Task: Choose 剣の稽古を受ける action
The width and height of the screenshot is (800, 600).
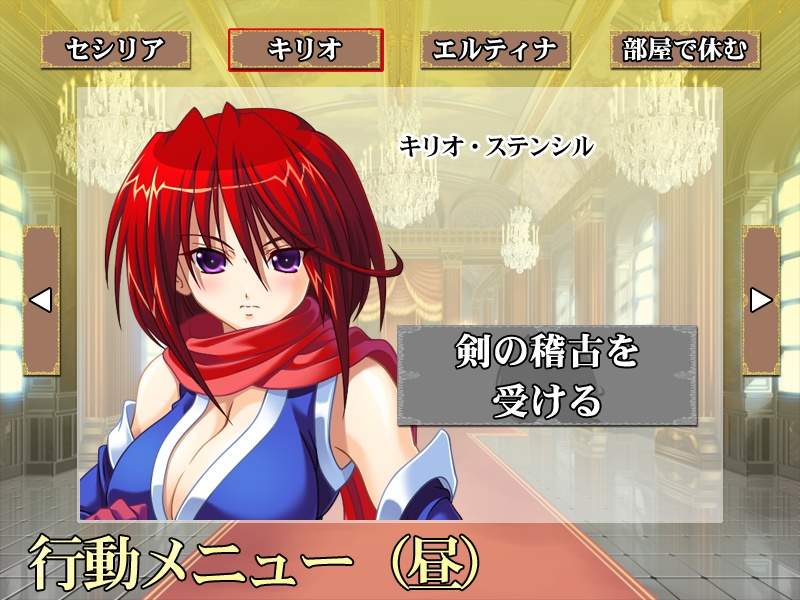Action: point(547,376)
